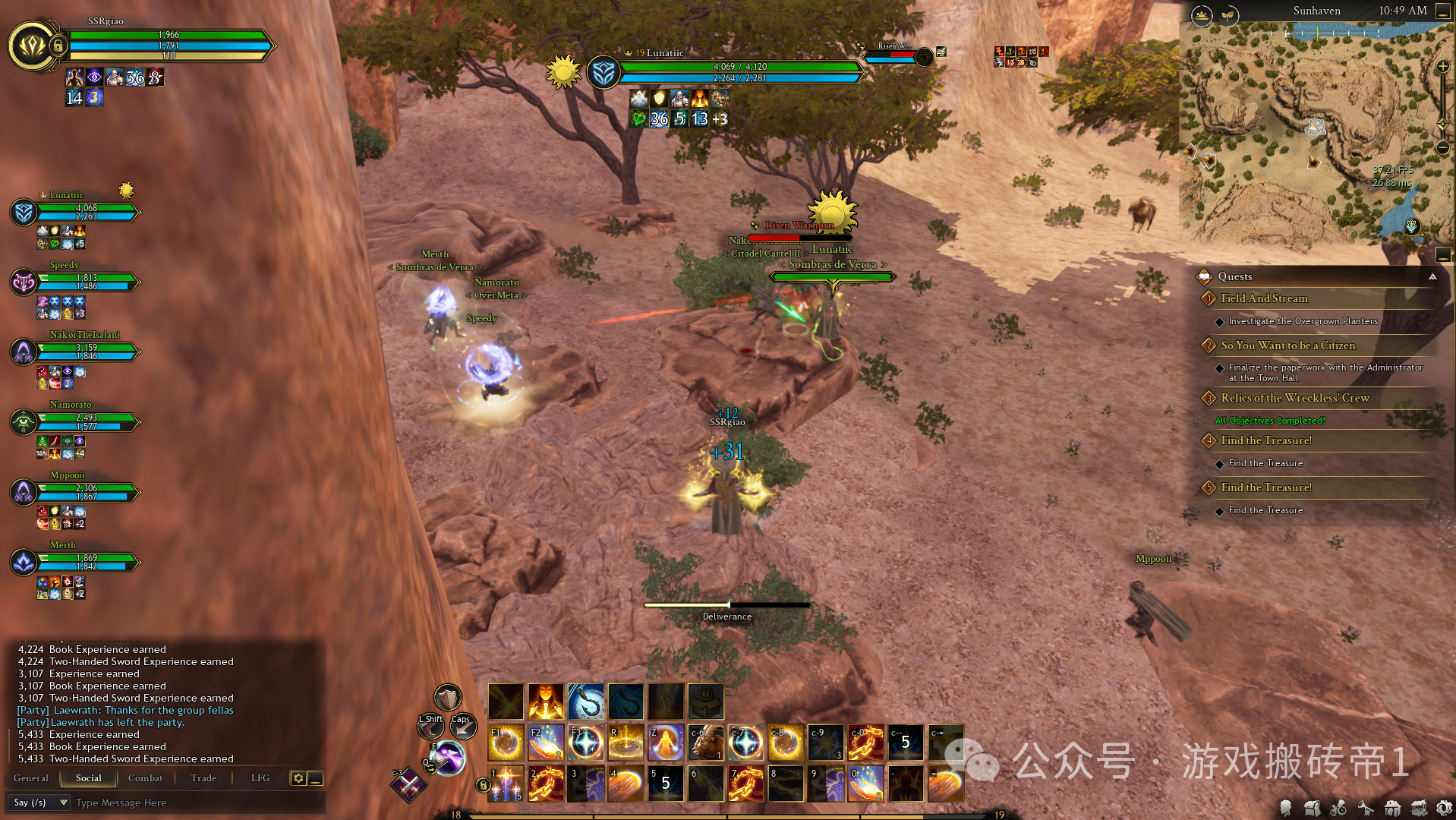The image size is (1456, 820).
Task: Minimize the minimap panel
Action: (x=1442, y=11)
